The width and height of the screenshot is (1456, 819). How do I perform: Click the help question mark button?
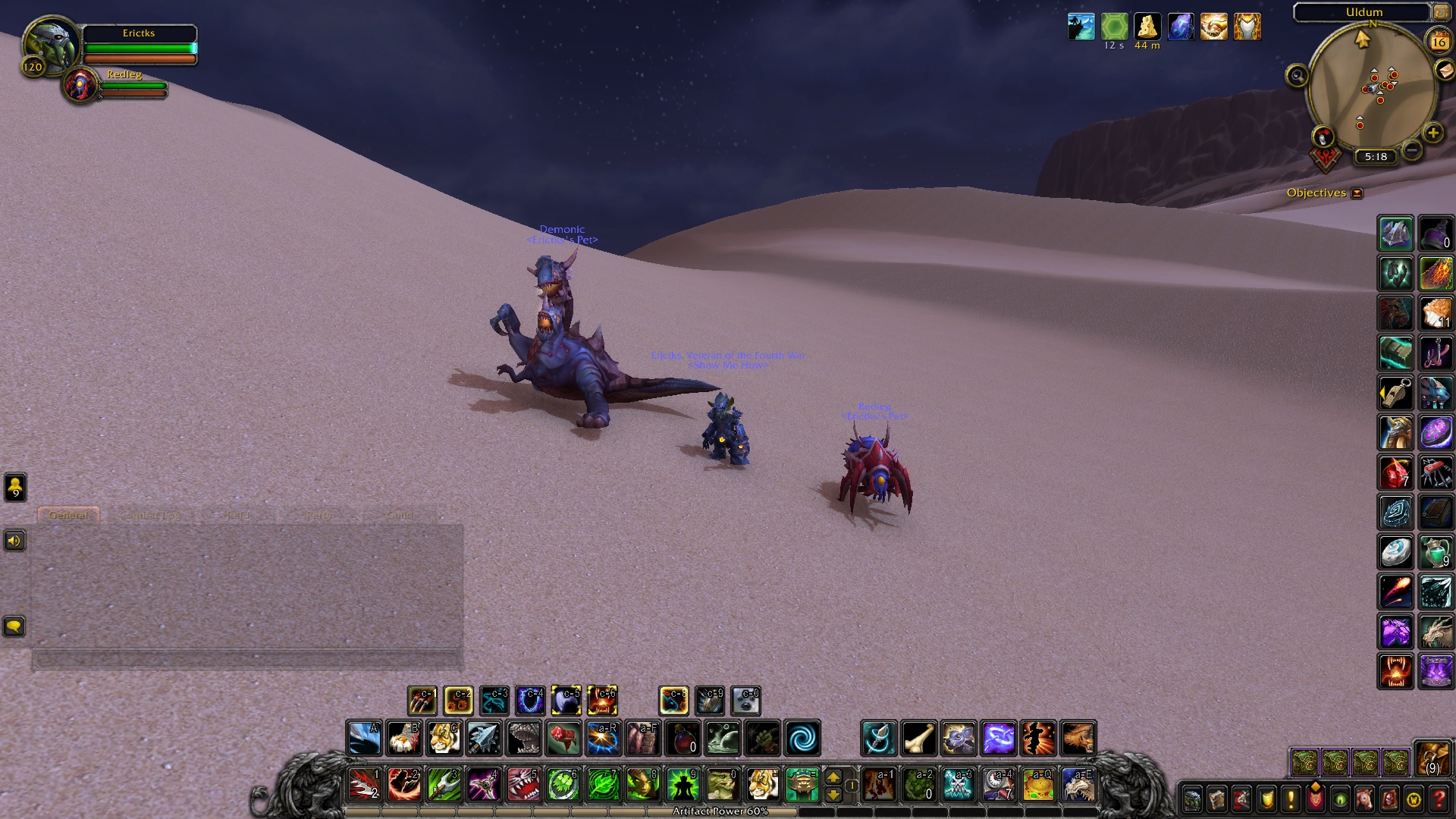point(1439,798)
